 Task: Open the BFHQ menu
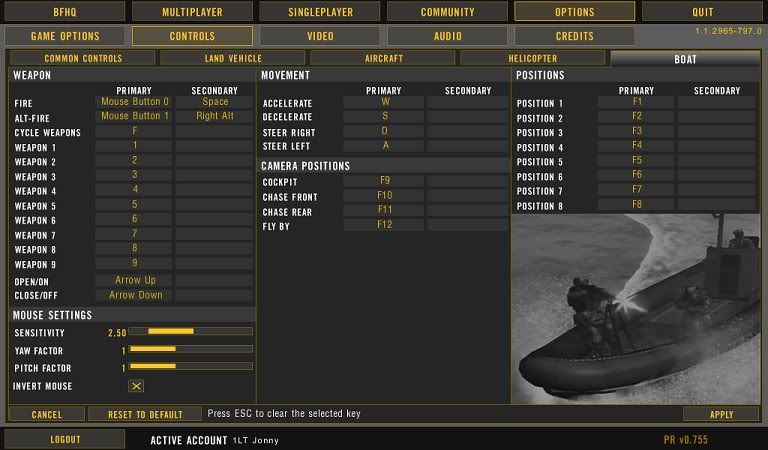tap(65, 12)
